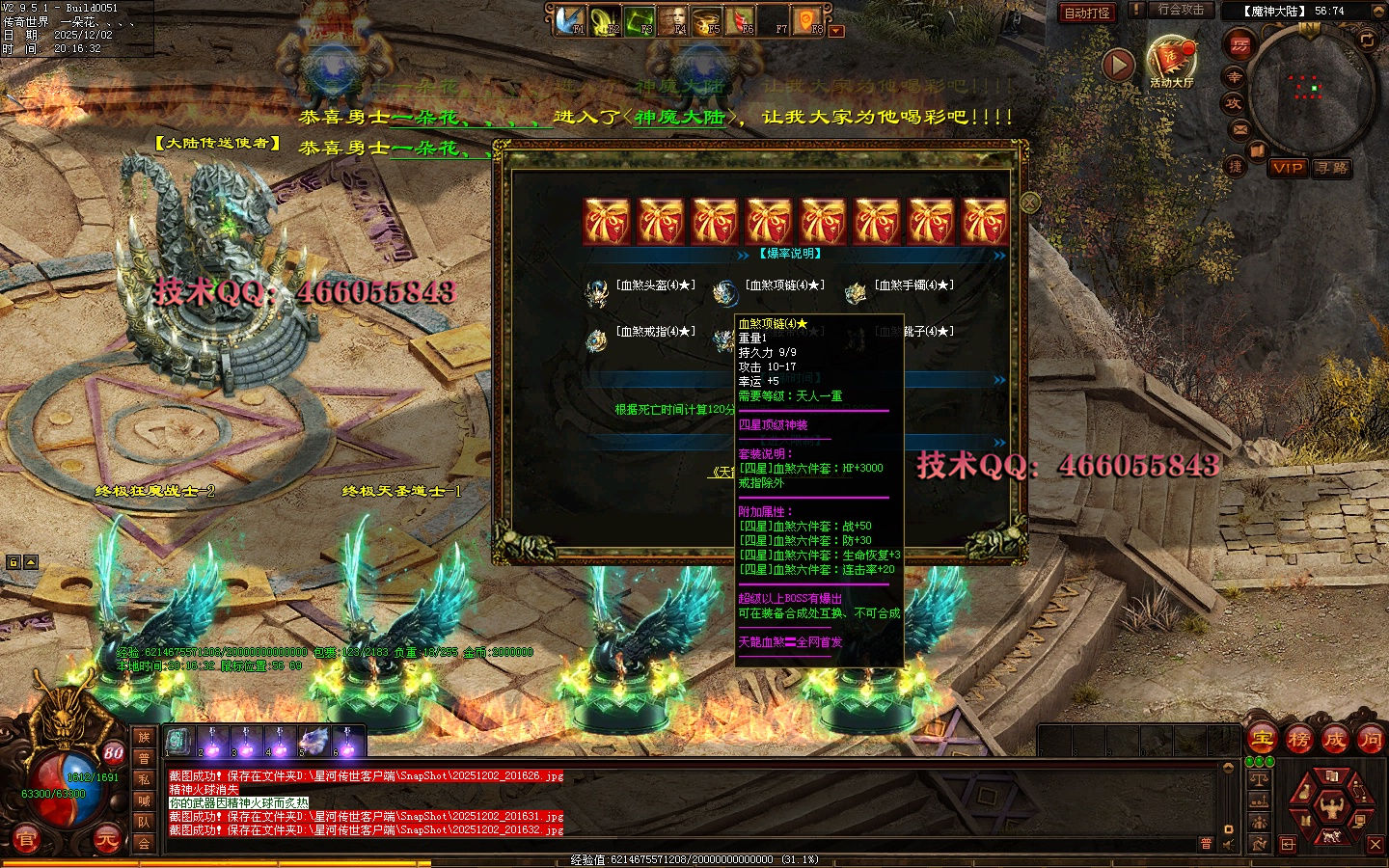Close the drop-rate reward window

coord(1030,203)
